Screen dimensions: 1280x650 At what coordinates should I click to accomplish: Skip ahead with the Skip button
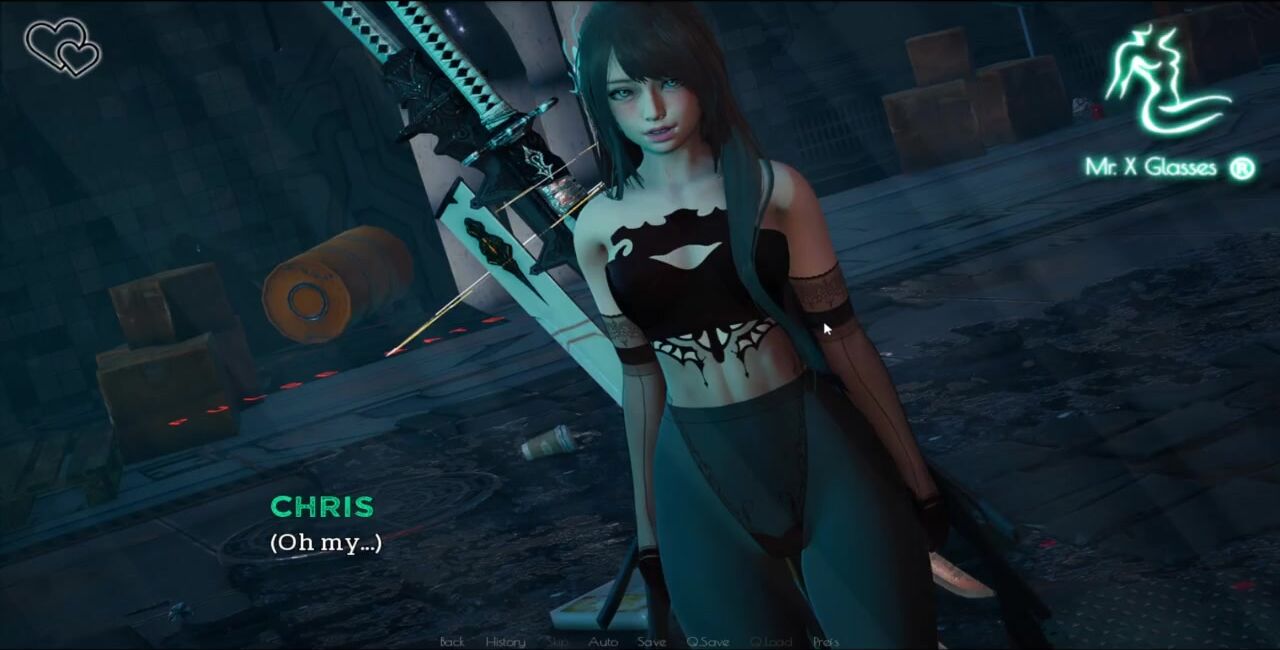(558, 642)
